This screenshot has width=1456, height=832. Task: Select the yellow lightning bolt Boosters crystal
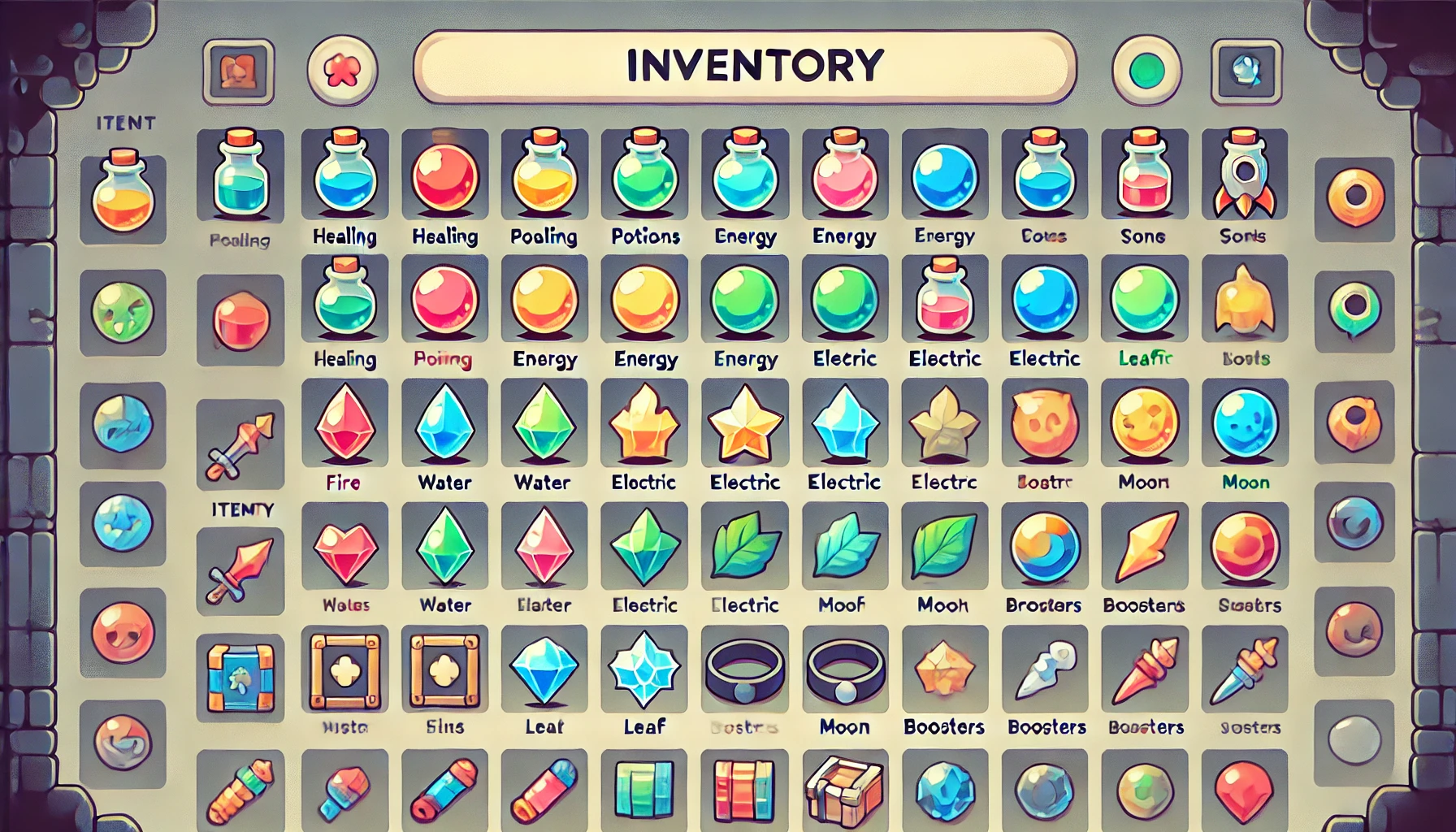tap(1145, 545)
